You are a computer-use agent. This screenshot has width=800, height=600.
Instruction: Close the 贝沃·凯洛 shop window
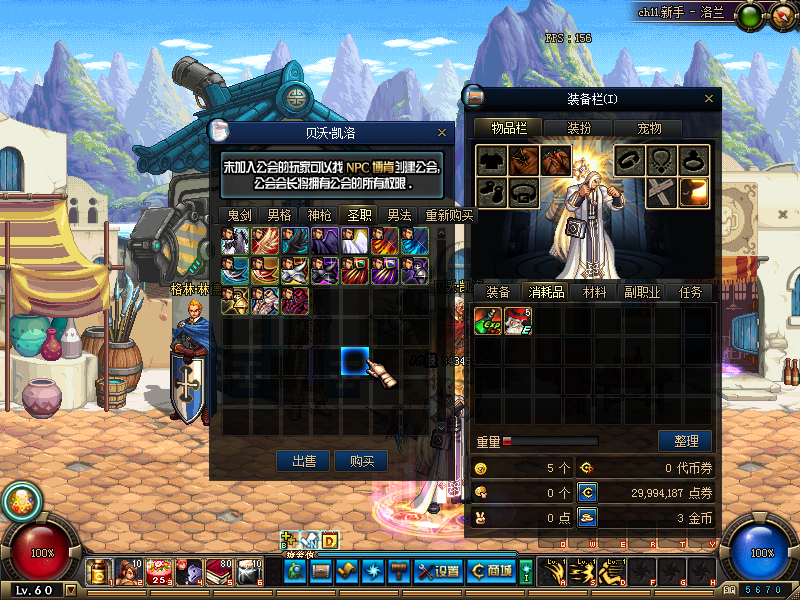pos(442,132)
